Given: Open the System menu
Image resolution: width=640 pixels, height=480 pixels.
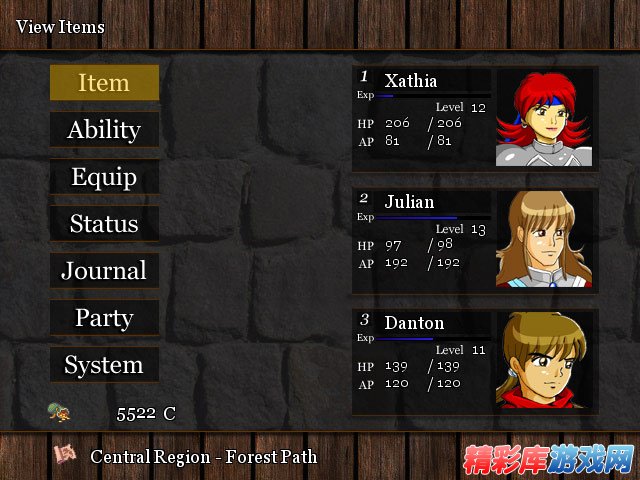Looking at the screenshot, I should click(x=104, y=365).
